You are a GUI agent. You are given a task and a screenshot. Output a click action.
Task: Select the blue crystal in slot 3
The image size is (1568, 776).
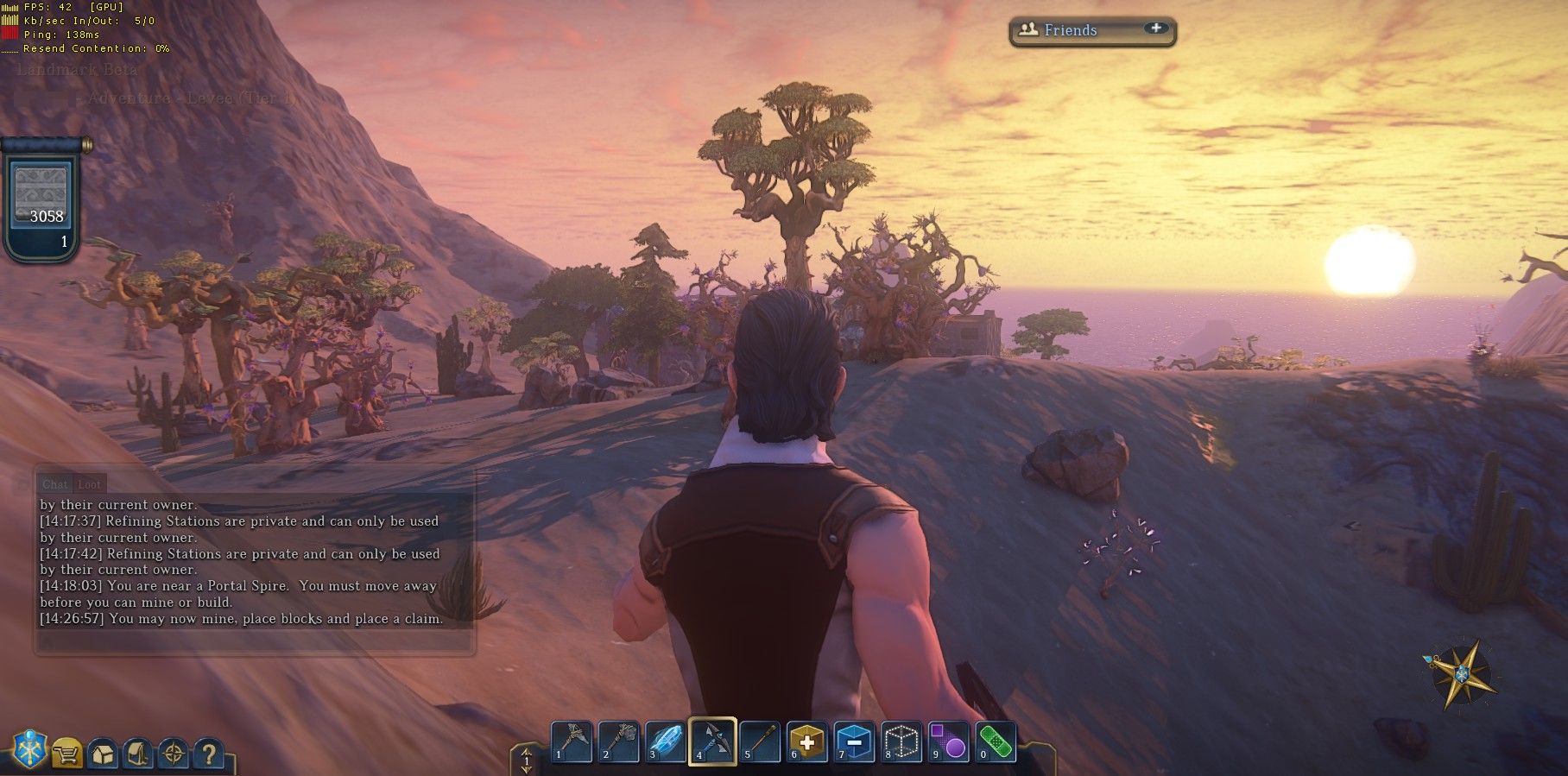point(666,741)
